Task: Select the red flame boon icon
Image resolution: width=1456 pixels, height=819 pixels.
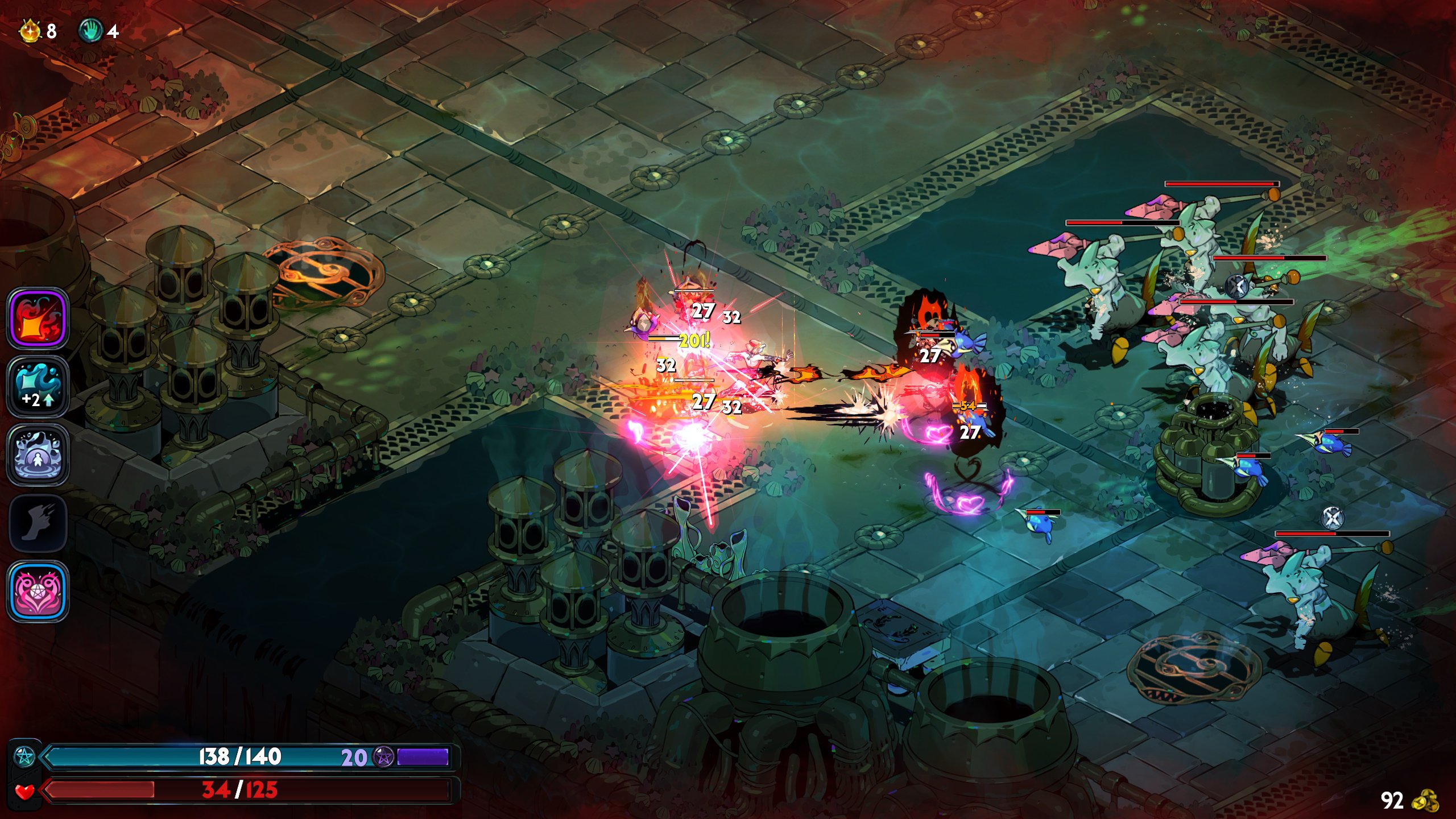Action: click(38, 318)
